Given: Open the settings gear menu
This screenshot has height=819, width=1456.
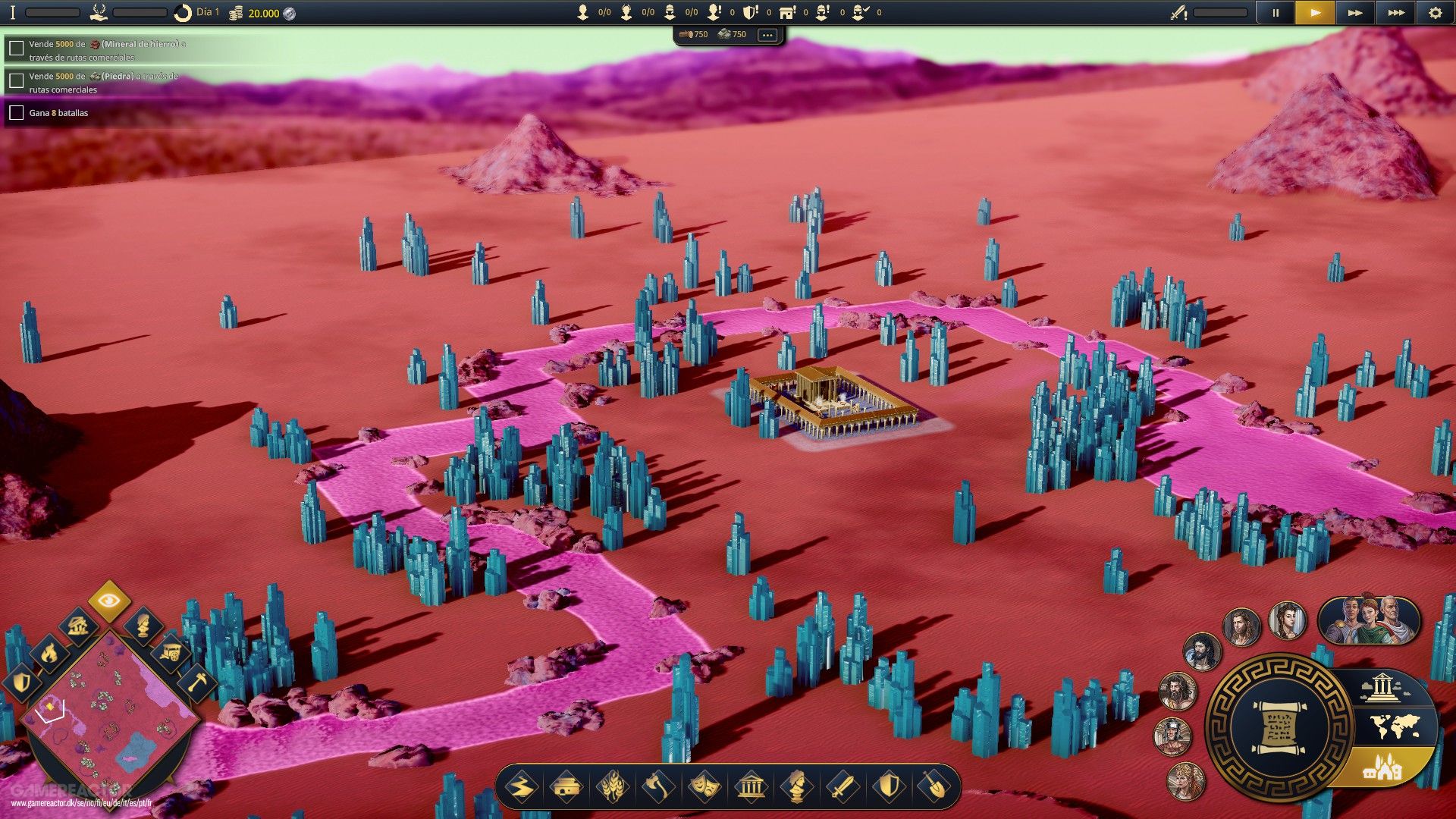Looking at the screenshot, I should [x=1436, y=12].
